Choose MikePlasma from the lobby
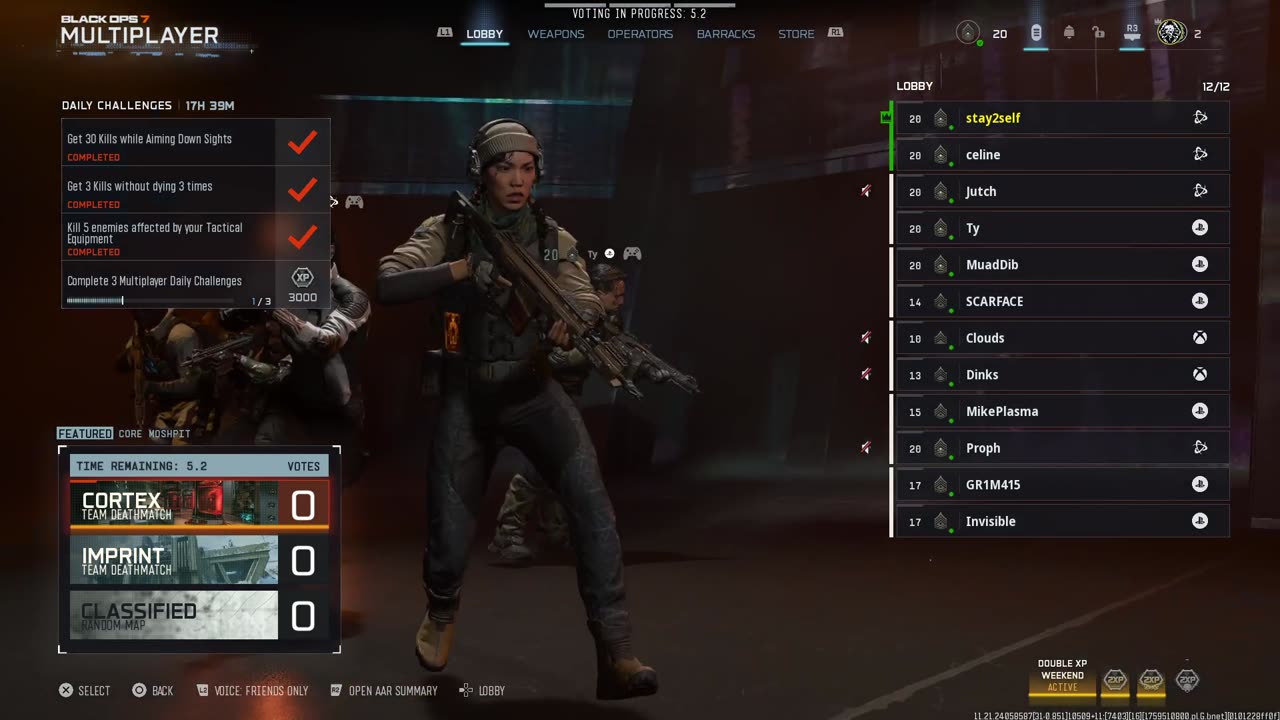Screen dimensions: 1280x720 (x=1062, y=411)
